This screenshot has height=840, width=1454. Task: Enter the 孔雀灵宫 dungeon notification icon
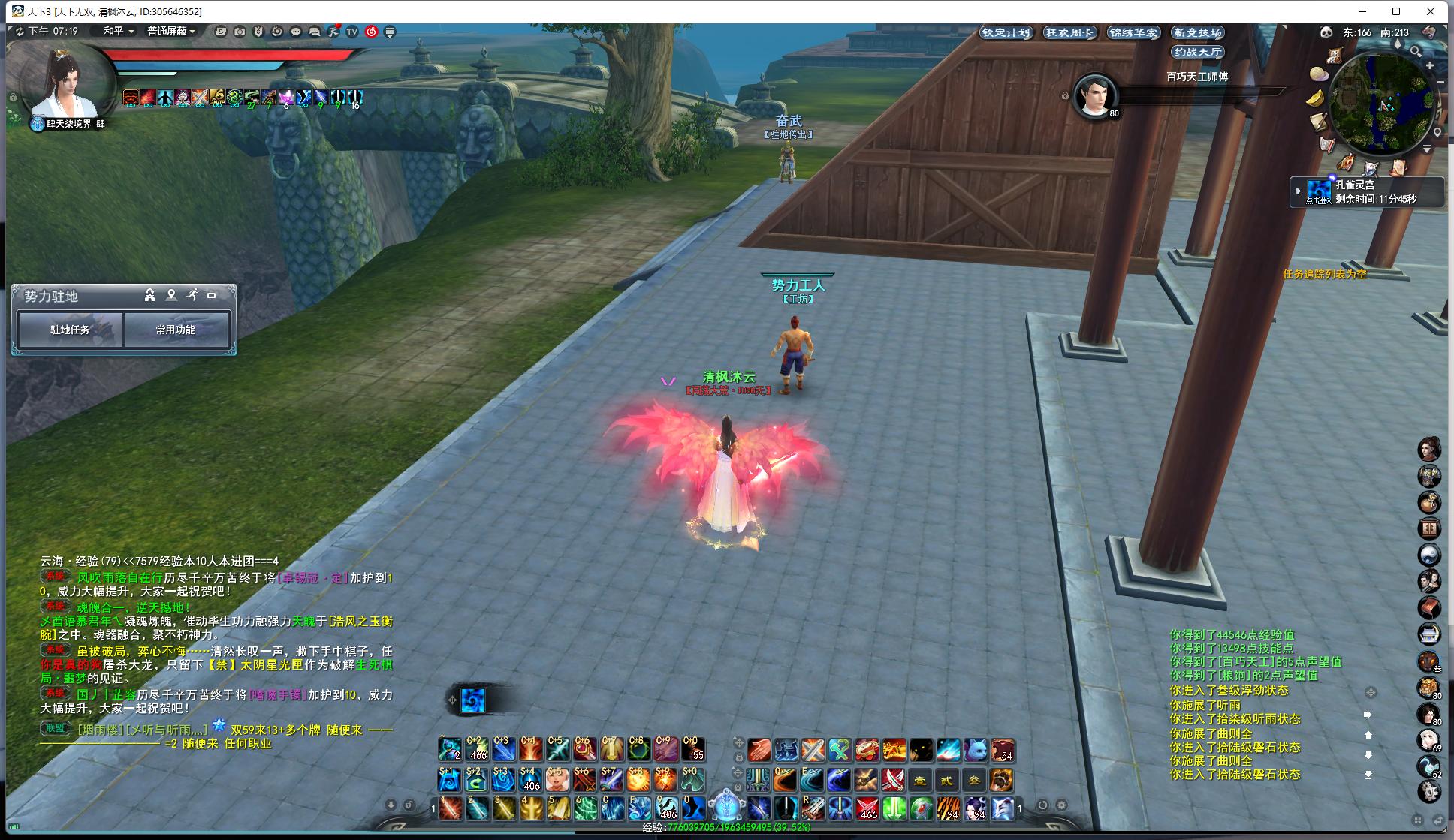pos(1319,191)
